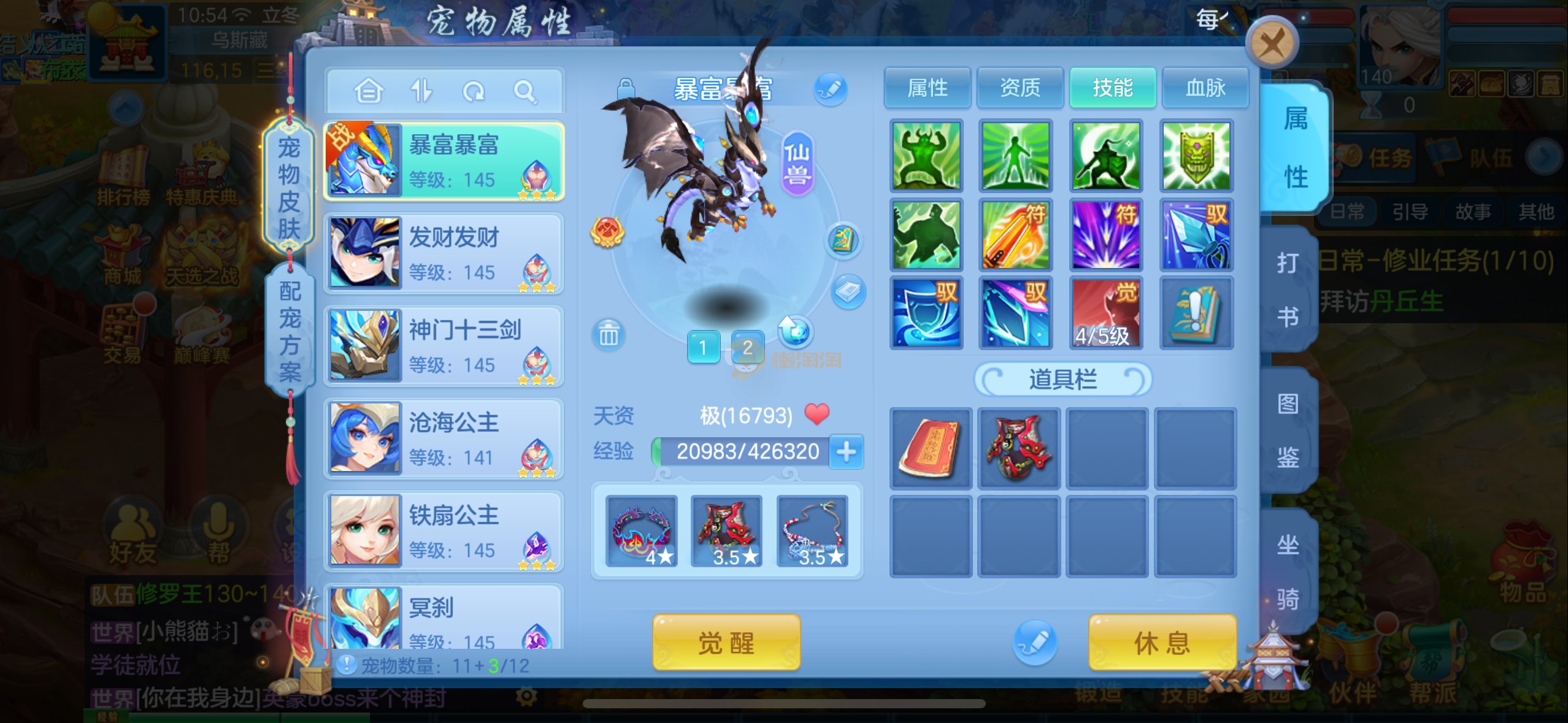
Task: Select the 4/5级 awakening skill icon
Action: click(x=1105, y=313)
